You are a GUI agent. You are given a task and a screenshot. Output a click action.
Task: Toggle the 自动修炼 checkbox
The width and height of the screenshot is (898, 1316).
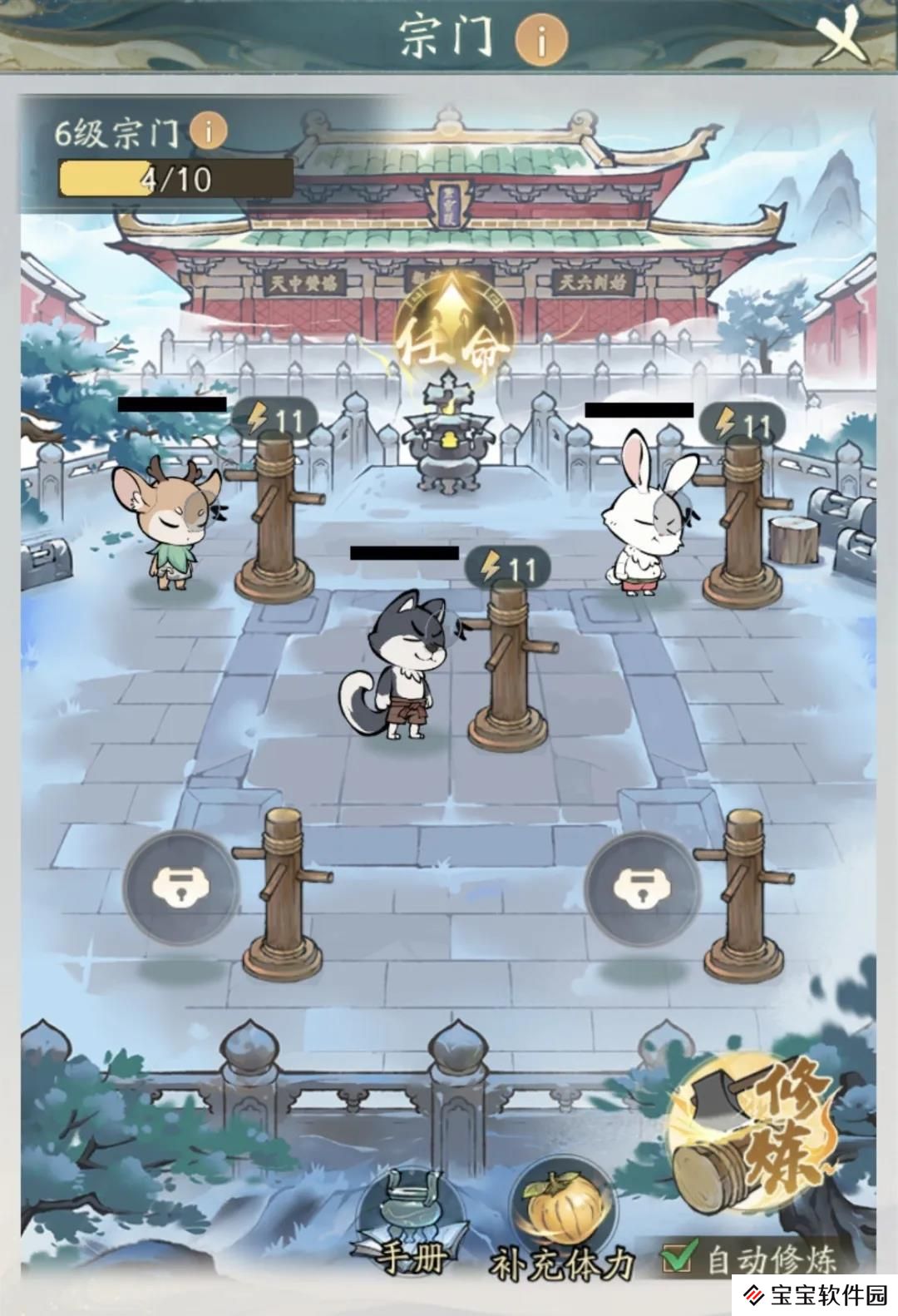[678, 1258]
